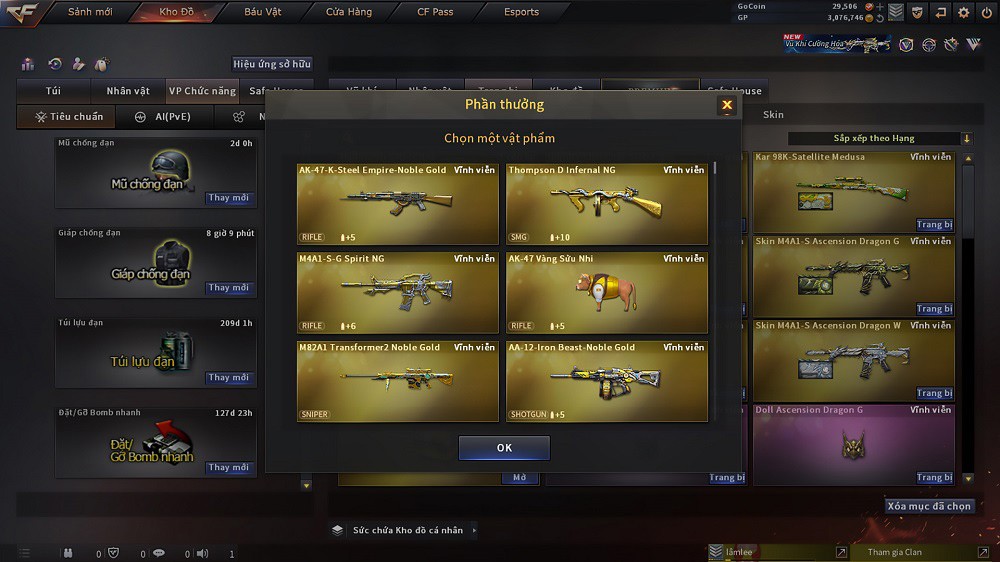Viewport: 1000px width, 562px height.
Task: Open the Cửa Hàng shop
Action: 349,12
